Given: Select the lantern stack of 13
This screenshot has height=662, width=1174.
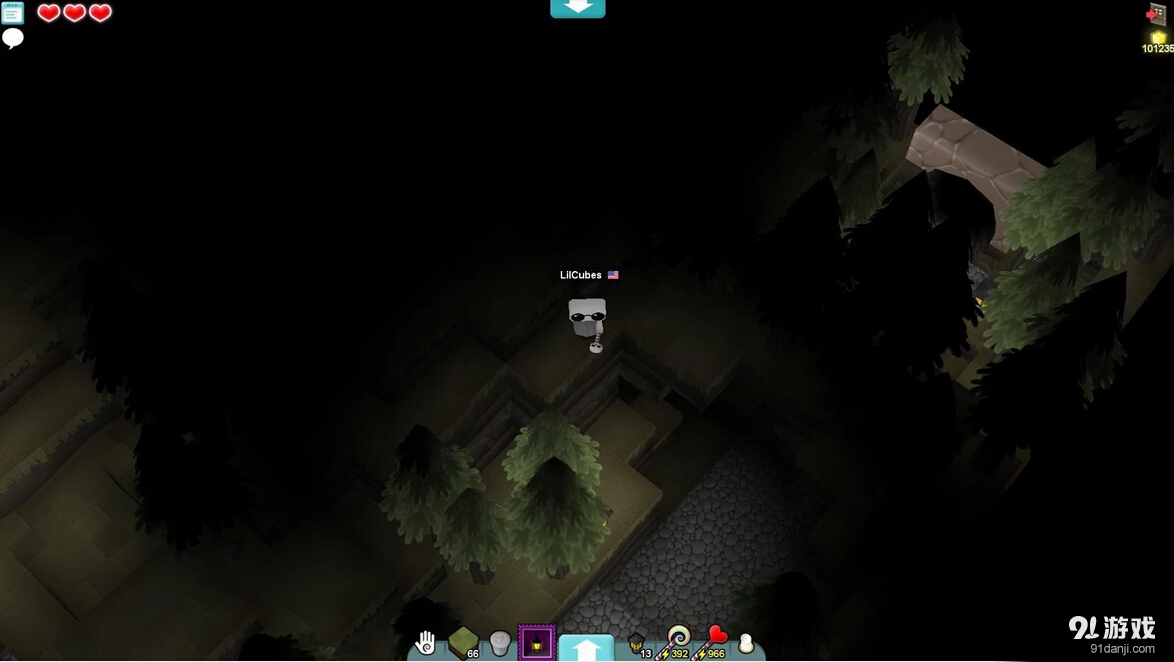Looking at the screenshot, I should pyautogui.click(x=636, y=643).
